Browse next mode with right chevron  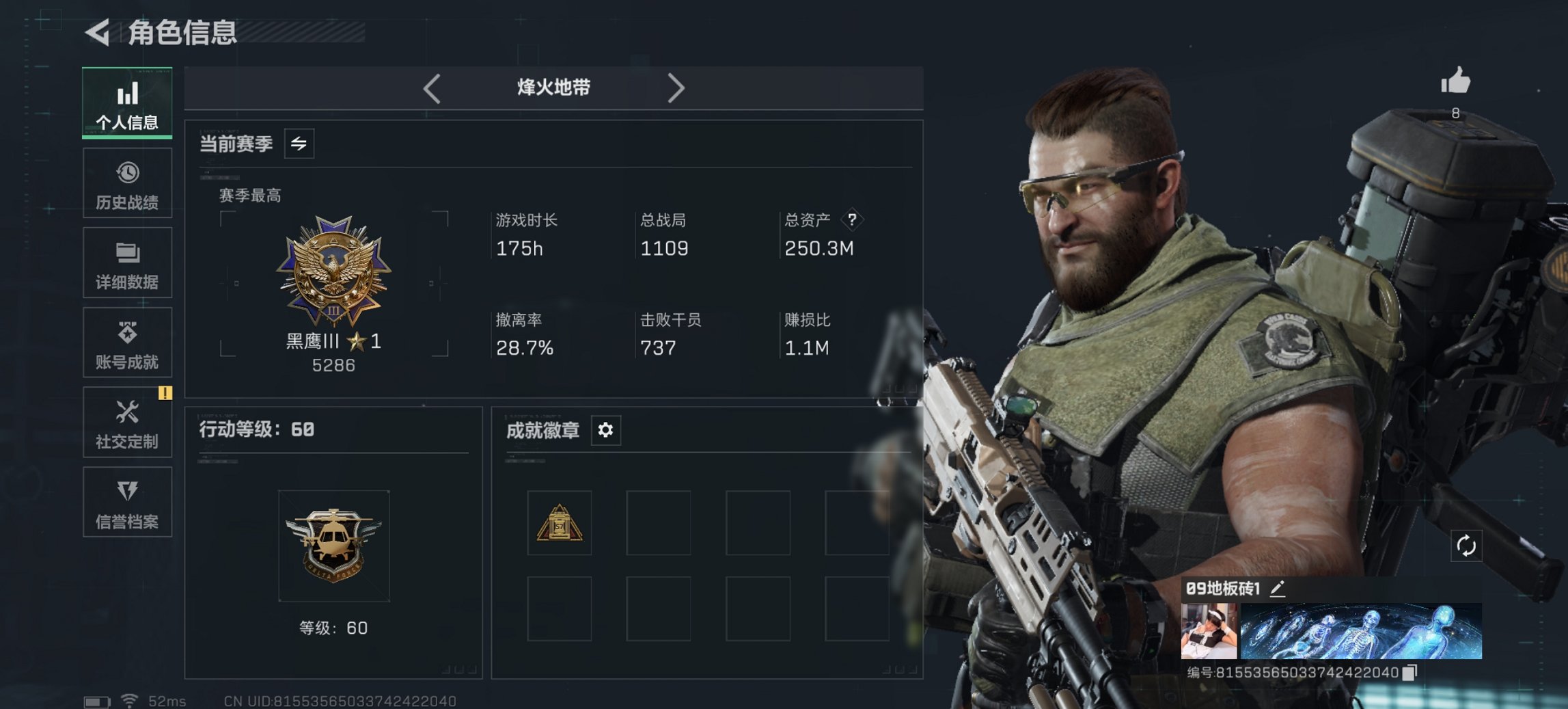676,88
